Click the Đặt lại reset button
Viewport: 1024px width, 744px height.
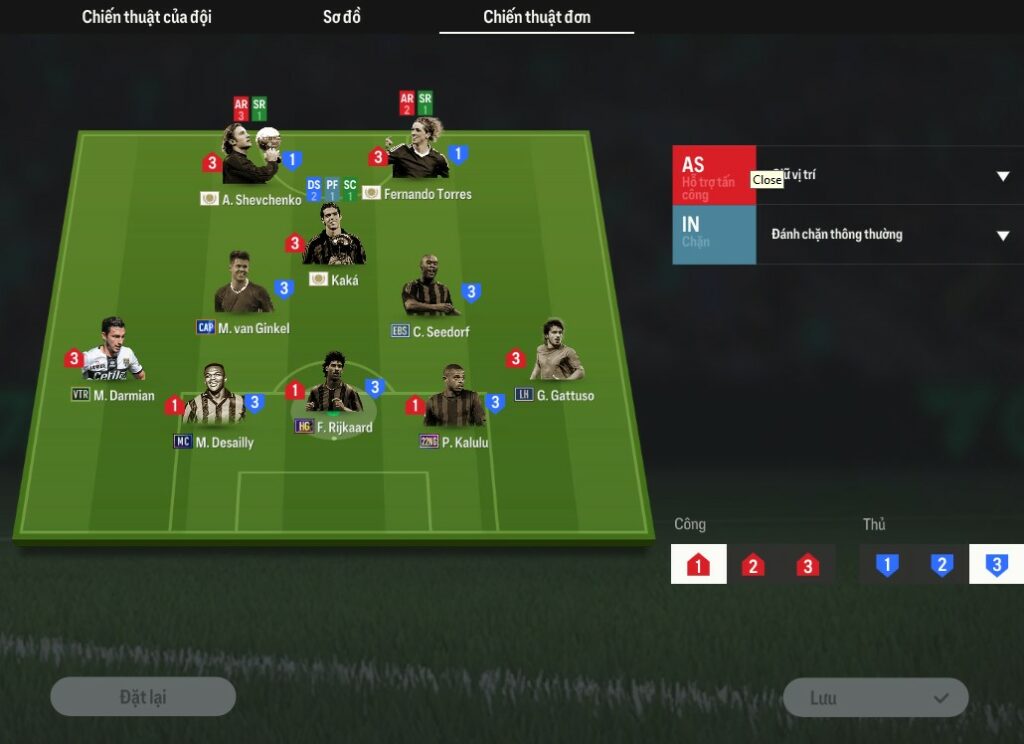click(x=143, y=697)
